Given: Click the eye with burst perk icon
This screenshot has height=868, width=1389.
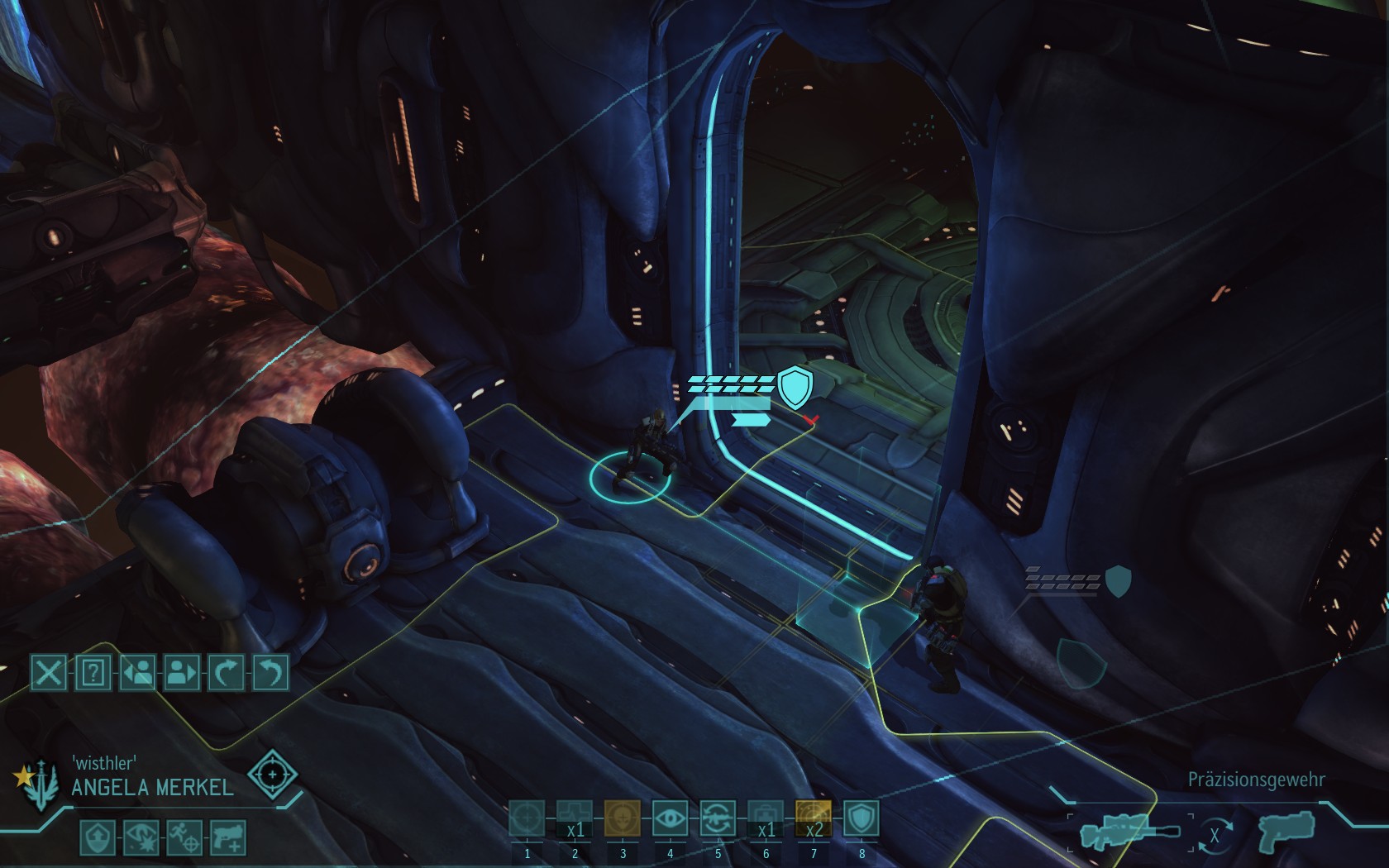Looking at the screenshot, I should click(140, 837).
